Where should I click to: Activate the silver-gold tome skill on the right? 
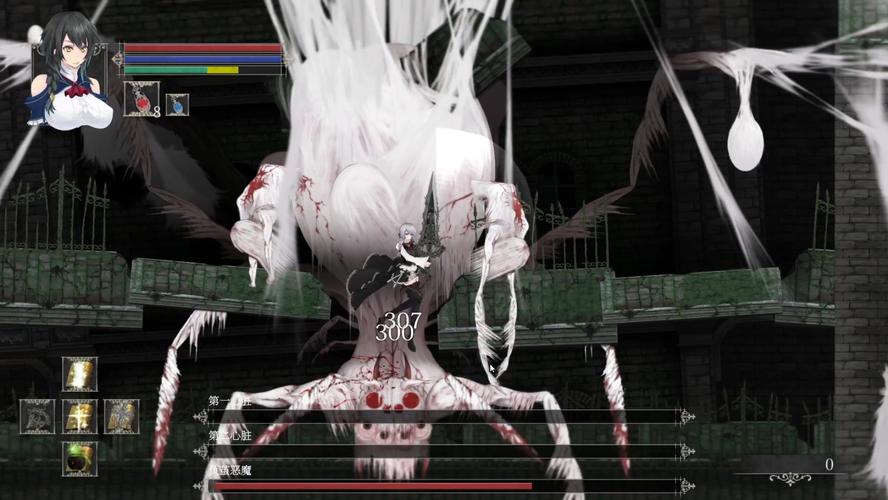(x=122, y=416)
